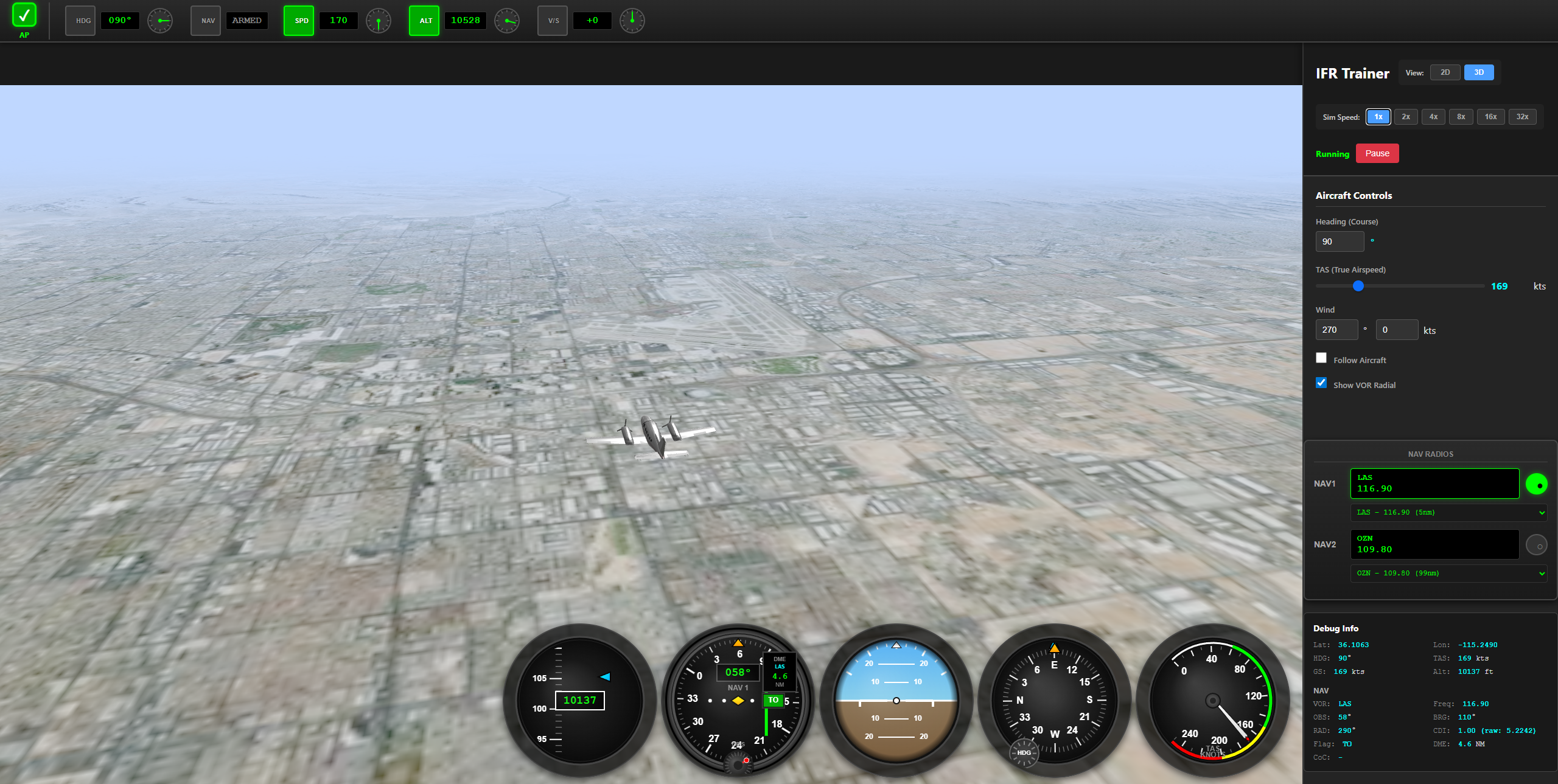
Task: Click the speed adjust knob icon
Action: 379,20
